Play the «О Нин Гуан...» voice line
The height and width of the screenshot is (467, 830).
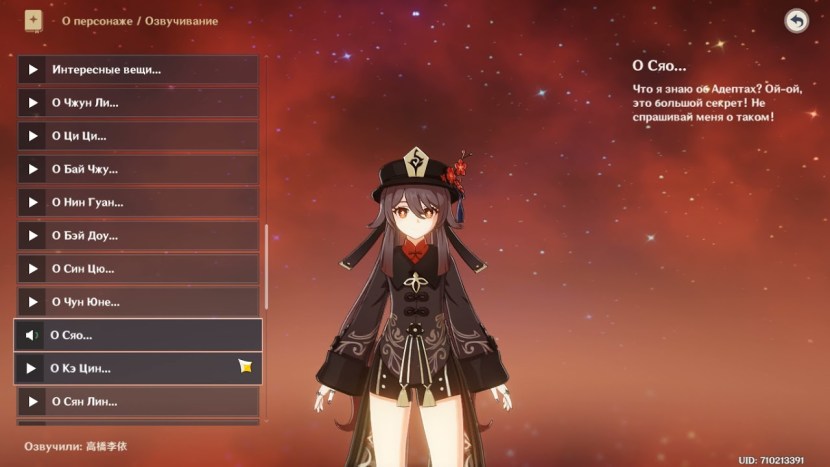tap(138, 202)
